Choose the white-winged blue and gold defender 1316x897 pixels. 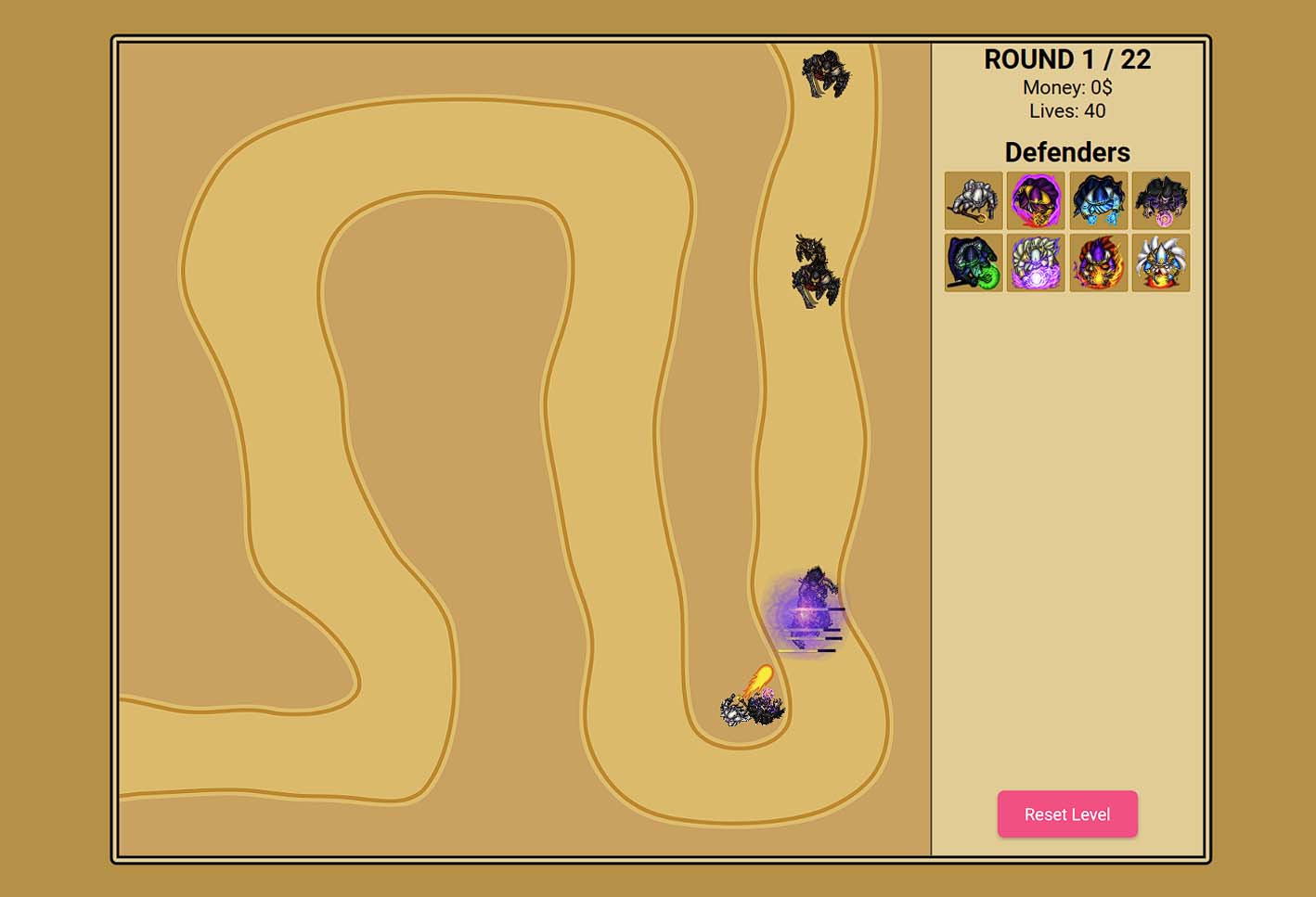(x=1160, y=263)
